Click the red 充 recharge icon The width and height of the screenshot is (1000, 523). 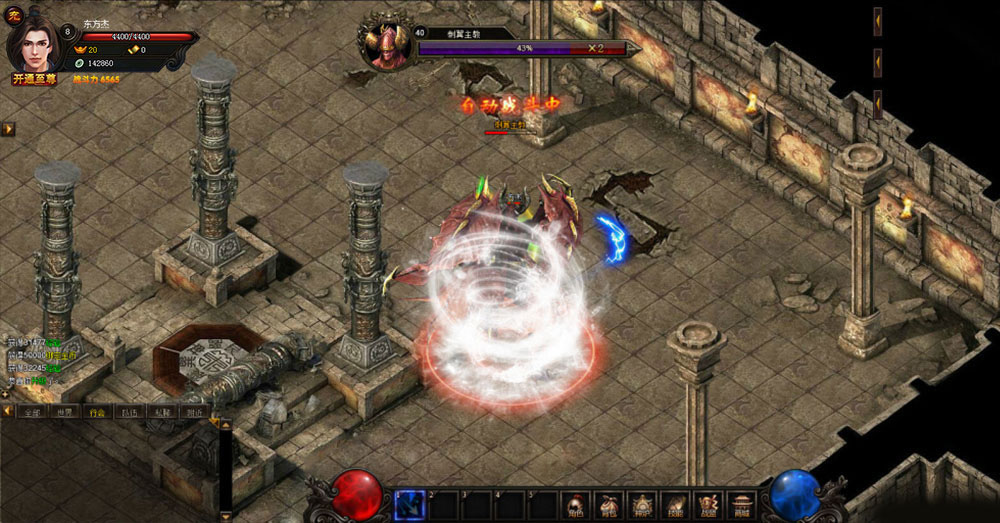point(14,14)
